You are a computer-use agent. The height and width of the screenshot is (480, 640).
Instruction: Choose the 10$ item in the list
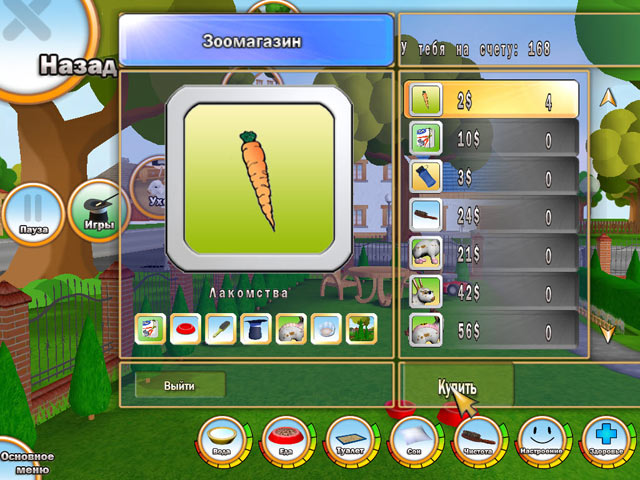(x=492, y=138)
